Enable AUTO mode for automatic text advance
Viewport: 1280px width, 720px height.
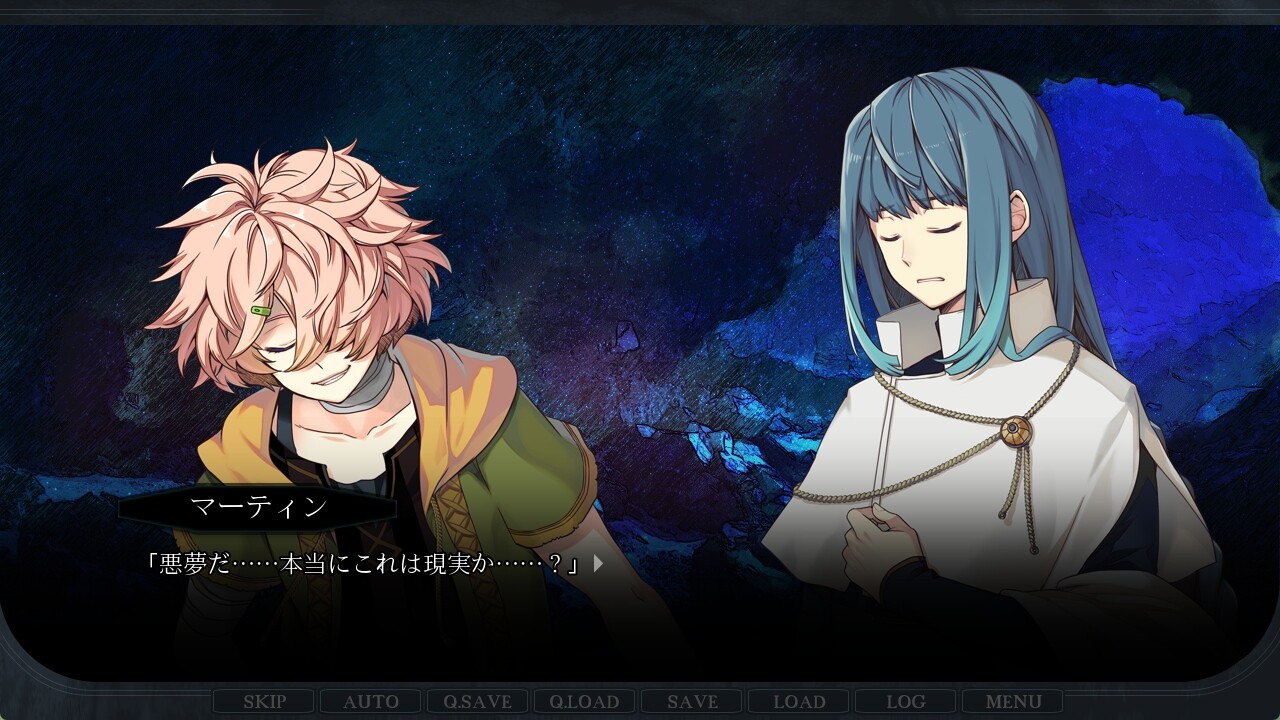(371, 701)
